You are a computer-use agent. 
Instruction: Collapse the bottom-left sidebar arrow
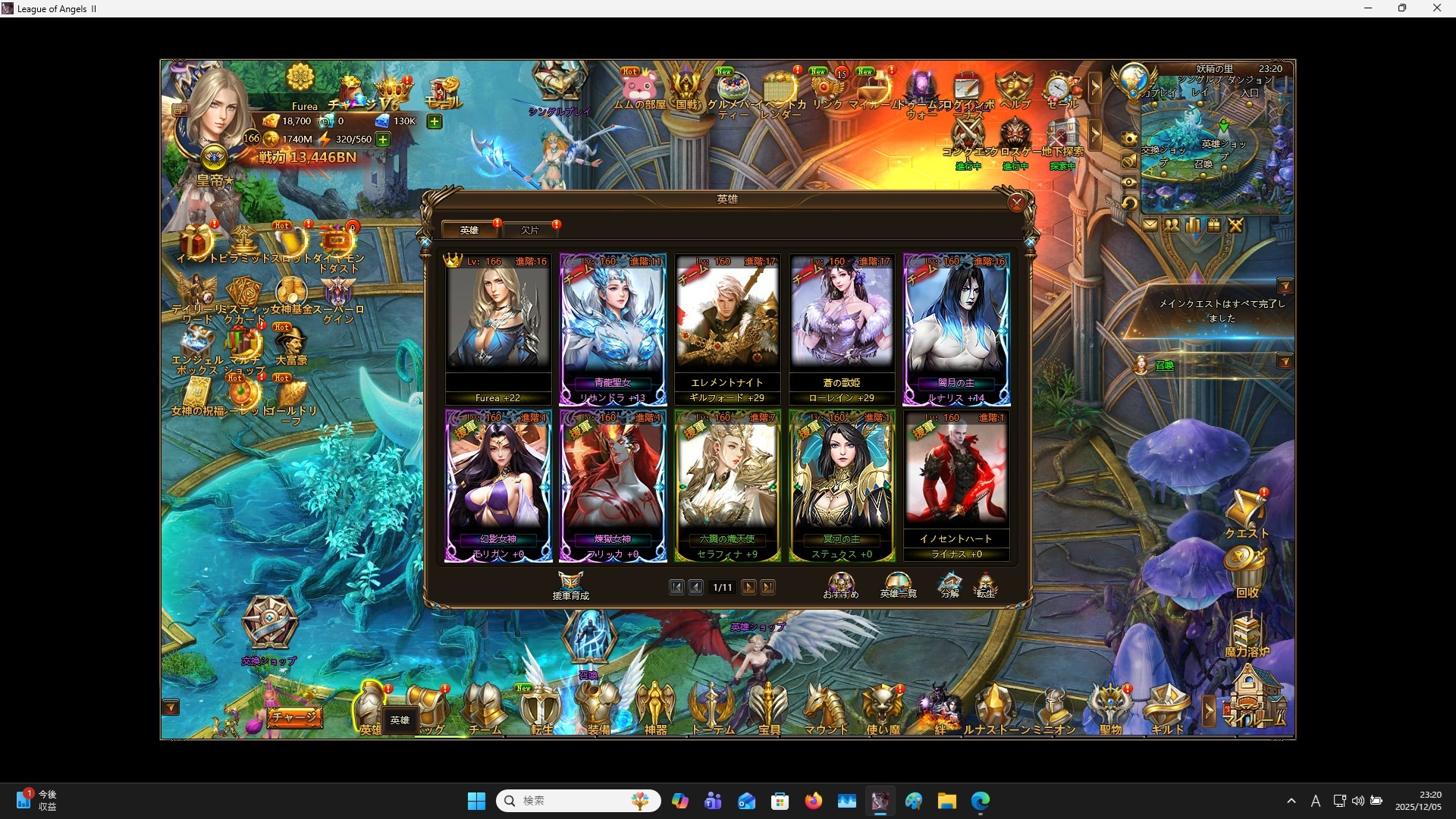pos(171,708)
